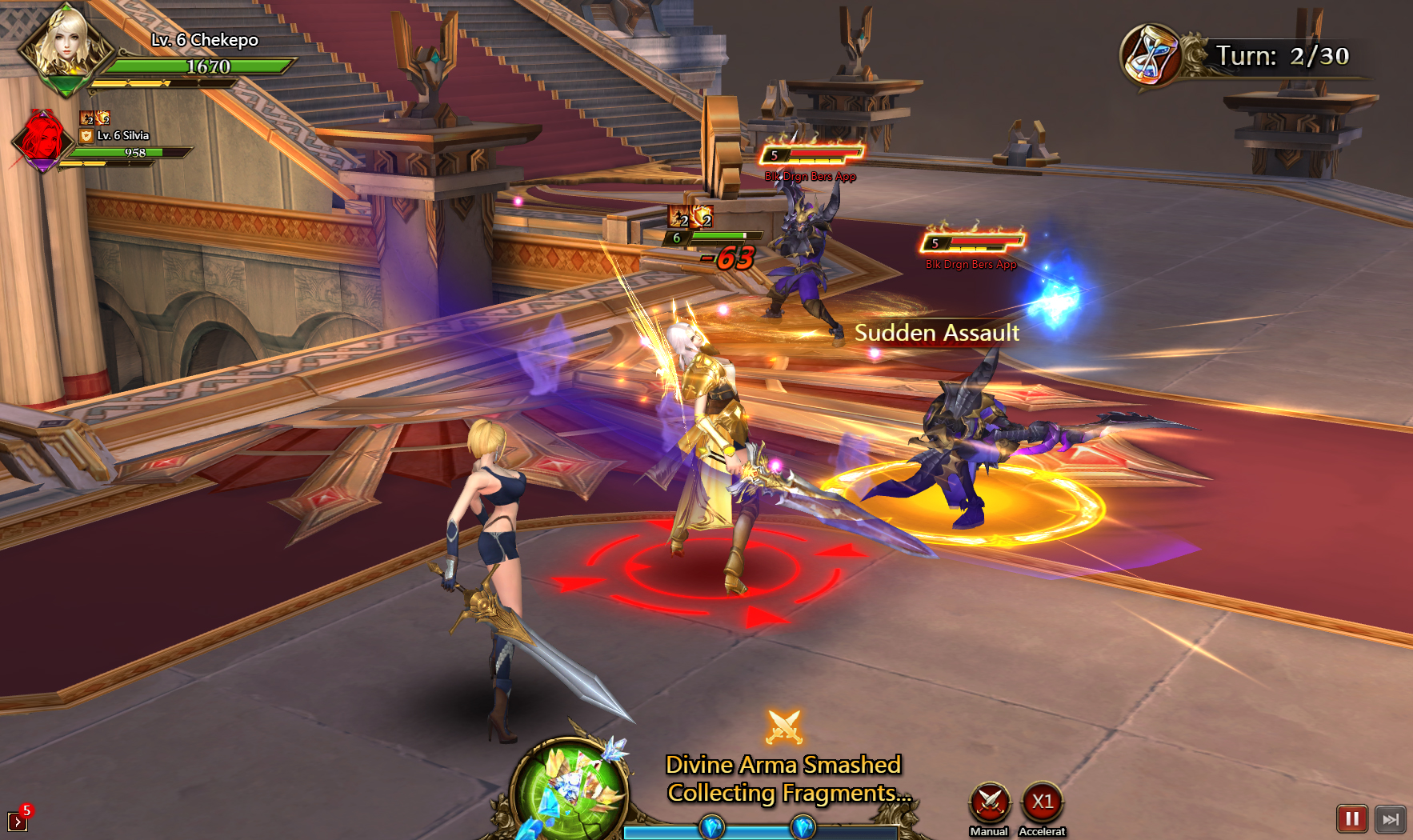The height and width of the screenshot is (840, 1413).
Task: Skip the battle with the fast-forward button
Action: 1391,818
